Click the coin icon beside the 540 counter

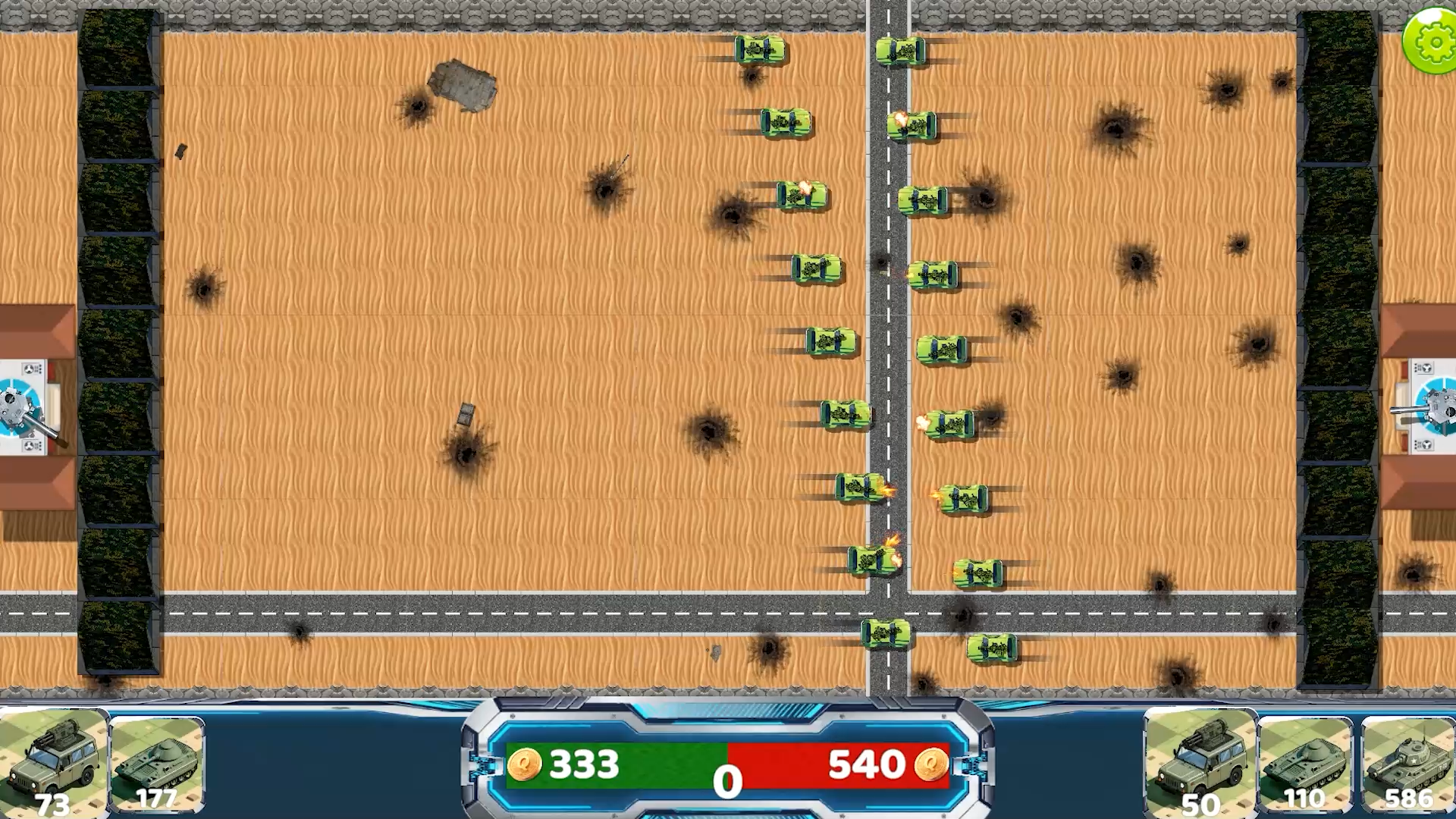[x=933, y=764]
